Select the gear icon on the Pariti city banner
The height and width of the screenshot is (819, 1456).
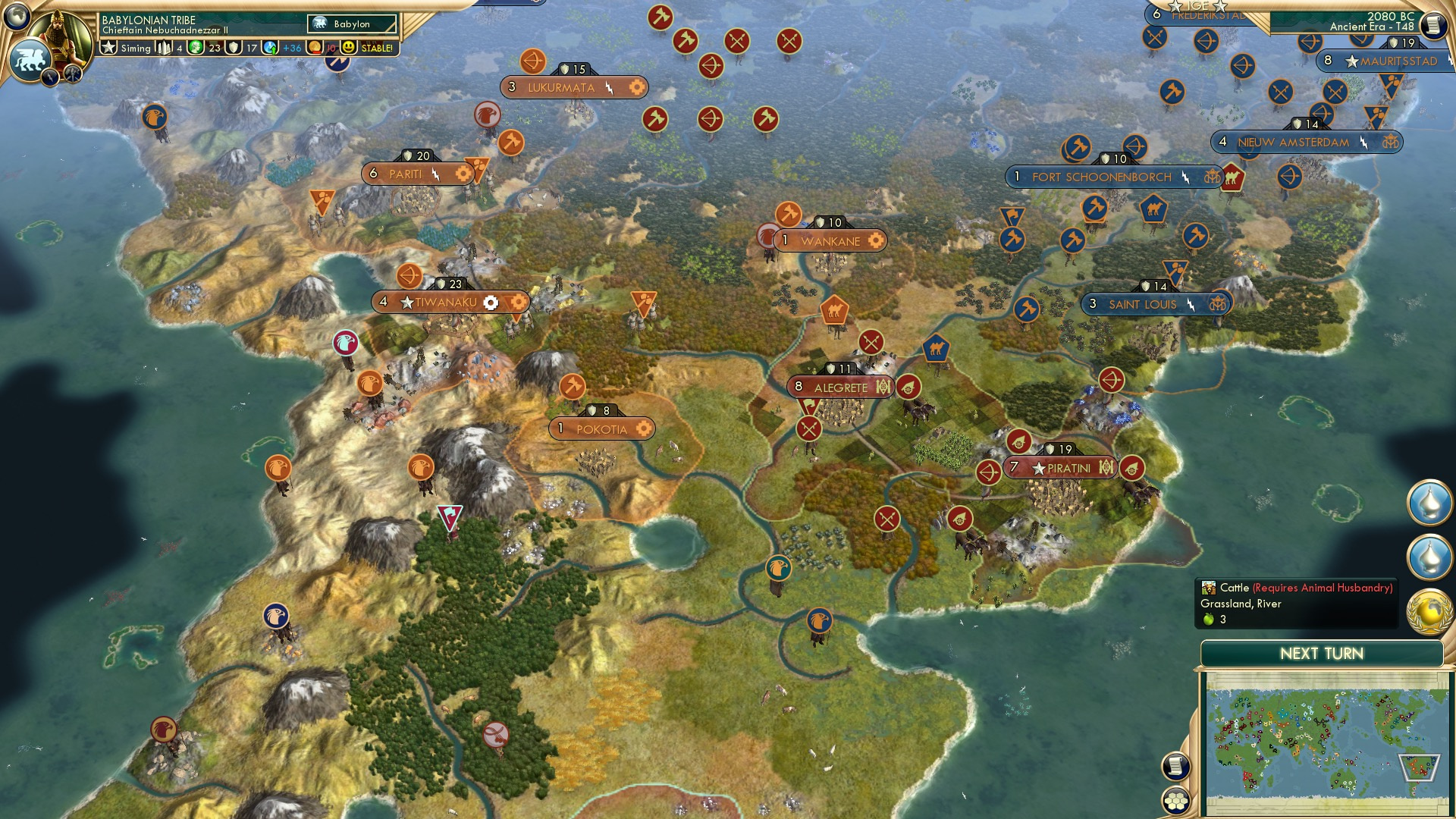(x=463, y=174)
